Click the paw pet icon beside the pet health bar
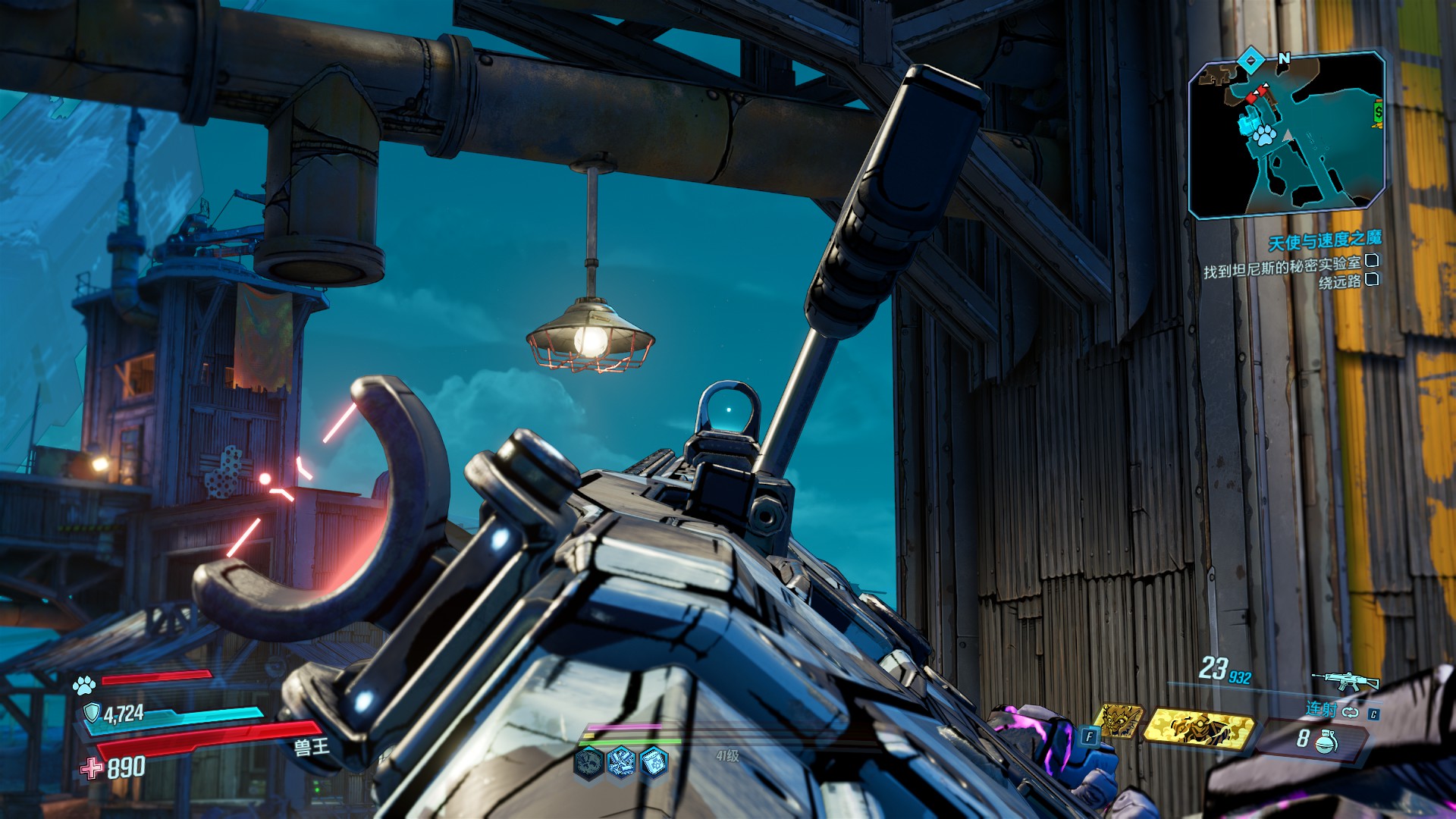The width and height of the screenshot is (1456, 819). coord(84,686)
